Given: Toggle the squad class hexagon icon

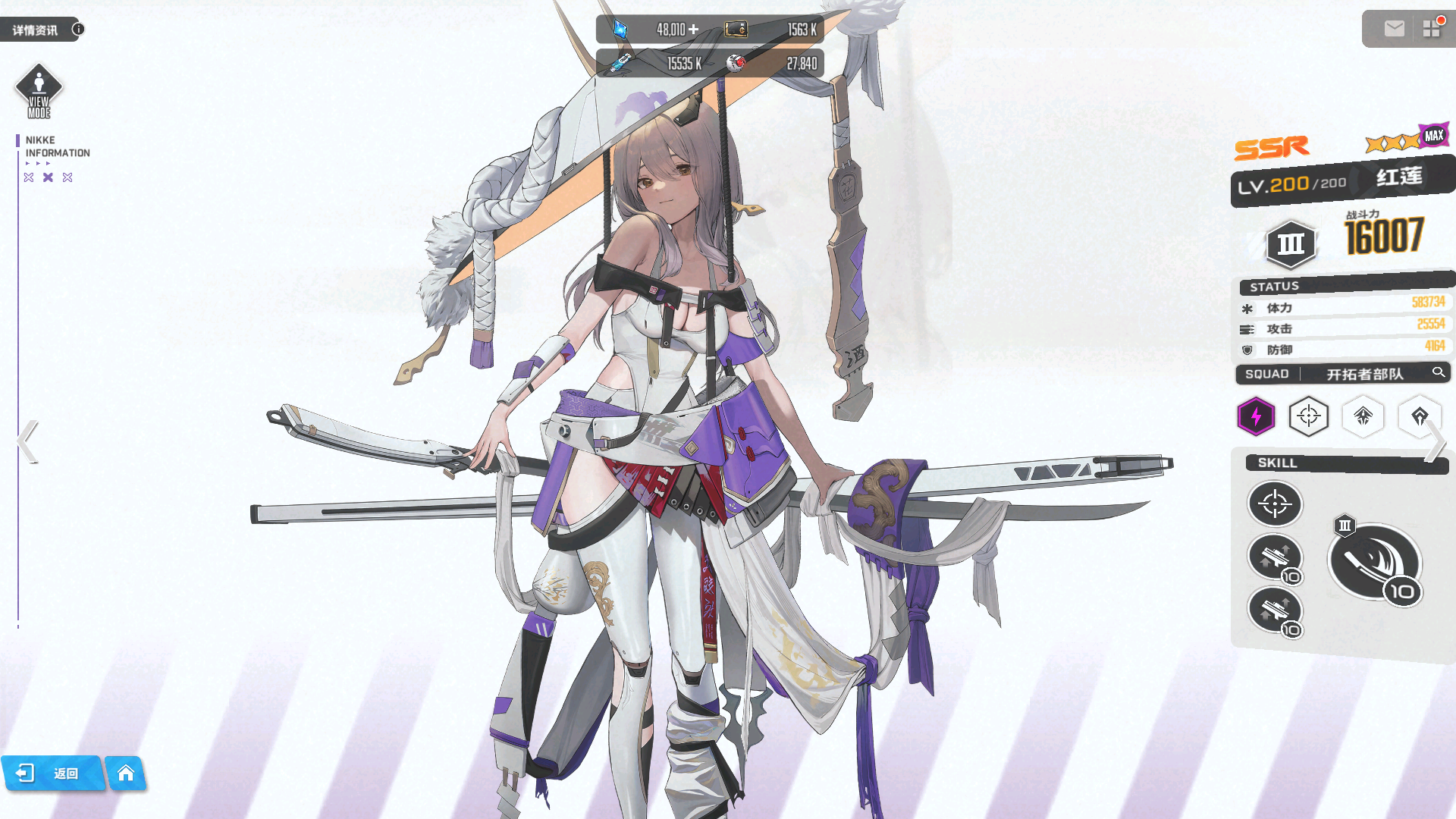Looking at the screenshot, I should click(1363, 417).
